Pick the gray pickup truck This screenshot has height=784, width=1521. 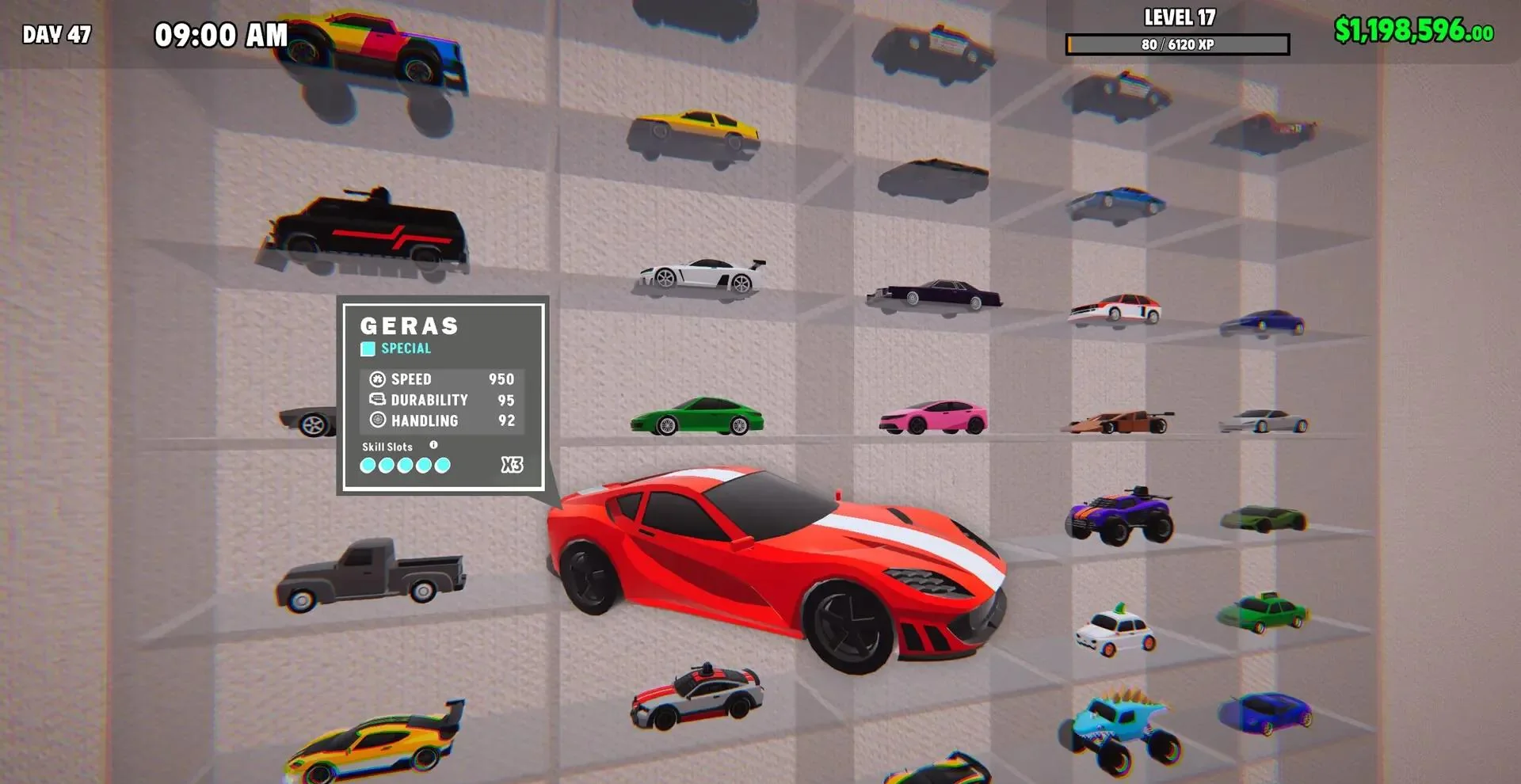click(x=370, y=575)
